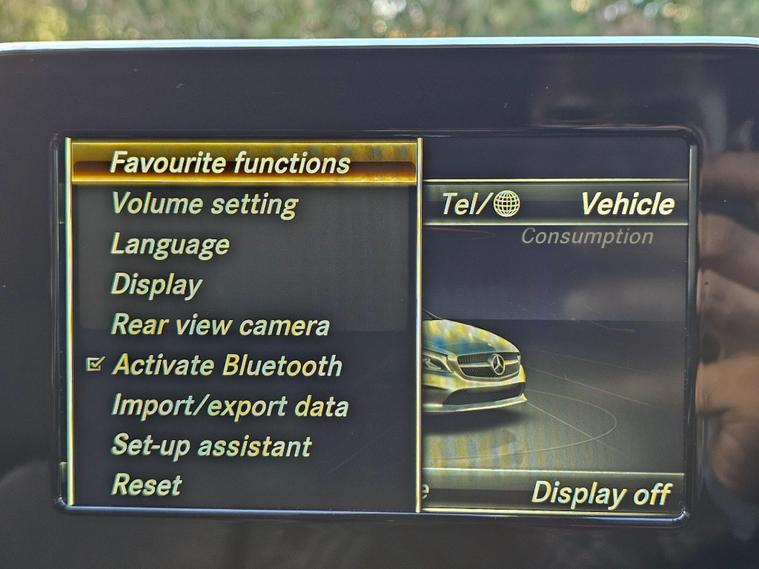Open Import/export data
Image resolution: width=759 pixels, height=569 pixels.
(230, 406)
